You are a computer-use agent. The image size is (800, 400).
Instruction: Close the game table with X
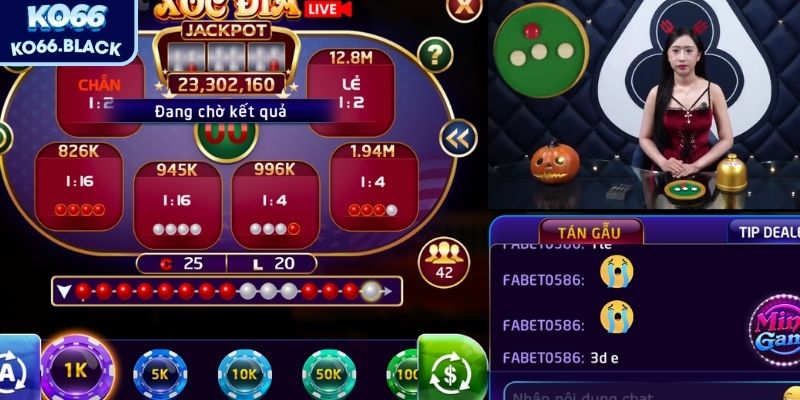pos(462,9)
